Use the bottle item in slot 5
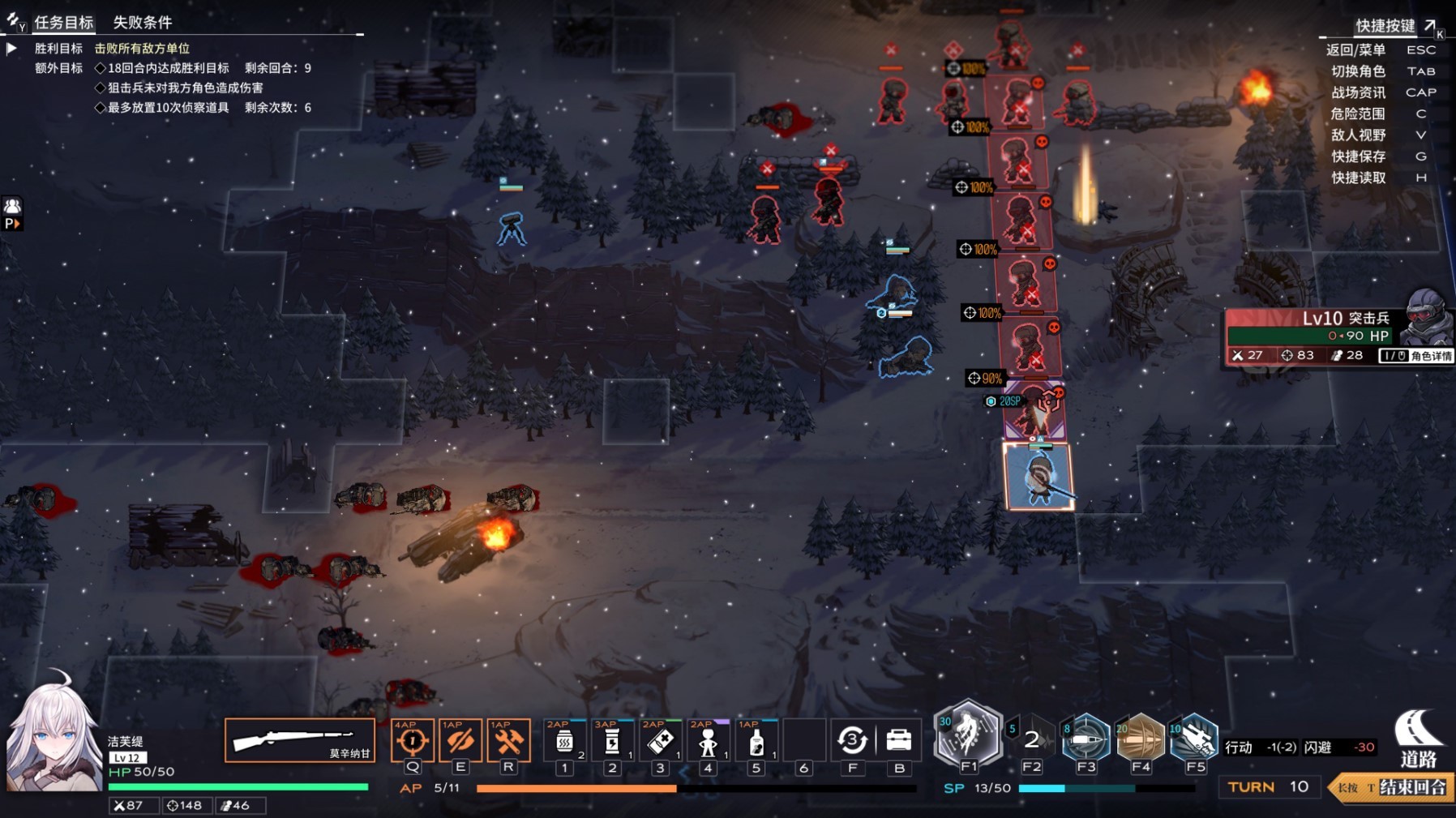The width and height of the screenshot is (1456, 818). click(x=756, y=741)
